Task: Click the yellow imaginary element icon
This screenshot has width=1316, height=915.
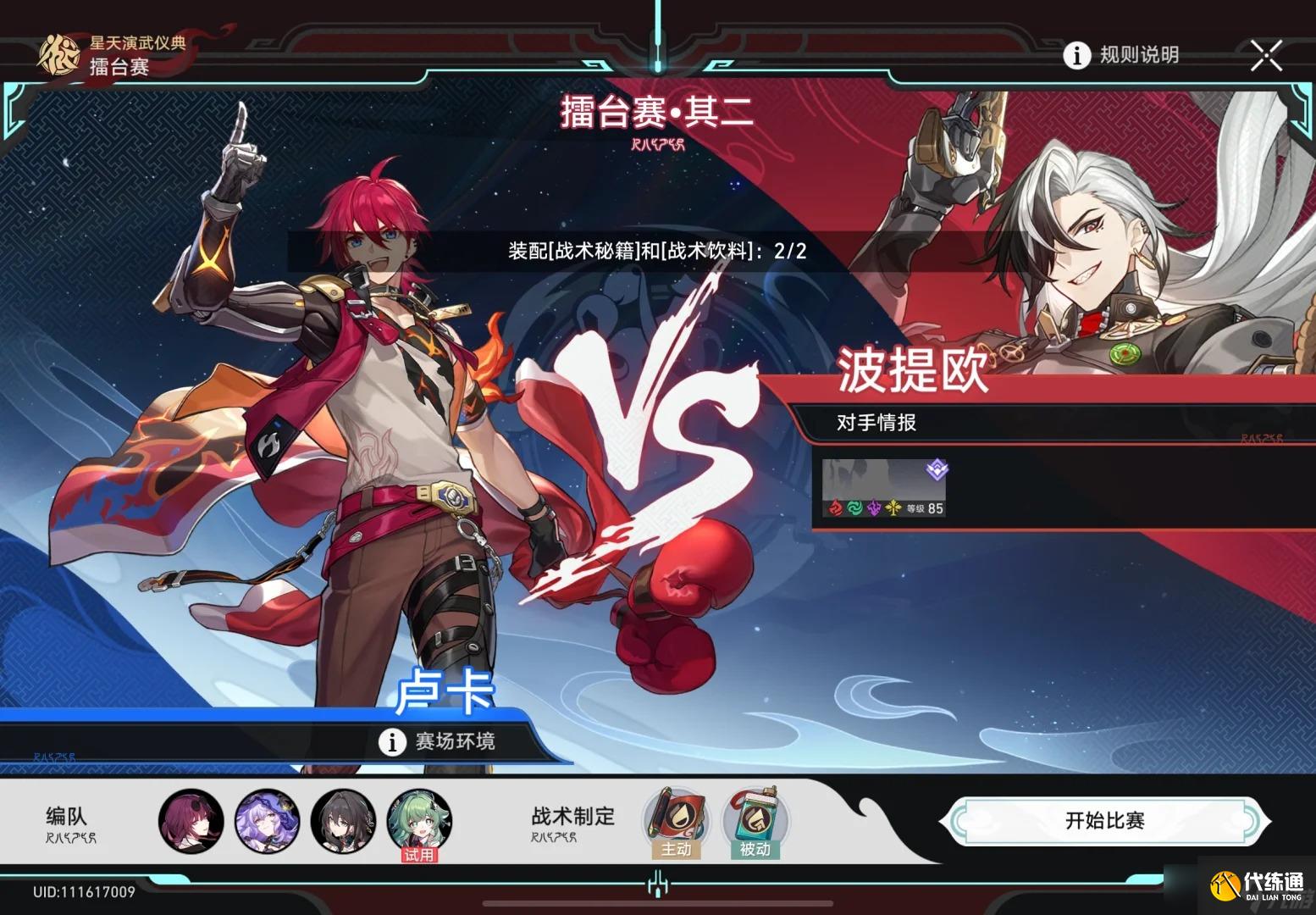Action: click(894, 508)
